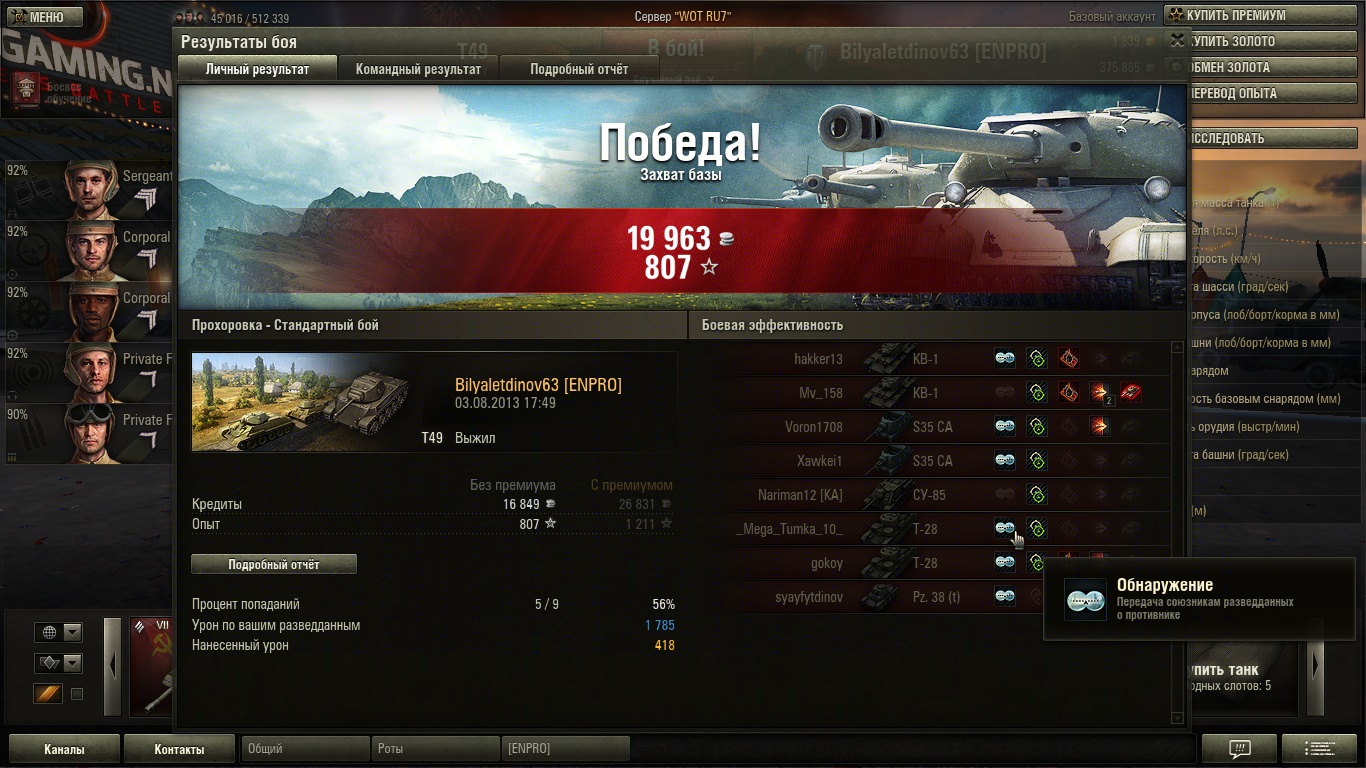Click the Подробный отчёт button below stats
1366x768 pixels.
click(x=273, y=564)
